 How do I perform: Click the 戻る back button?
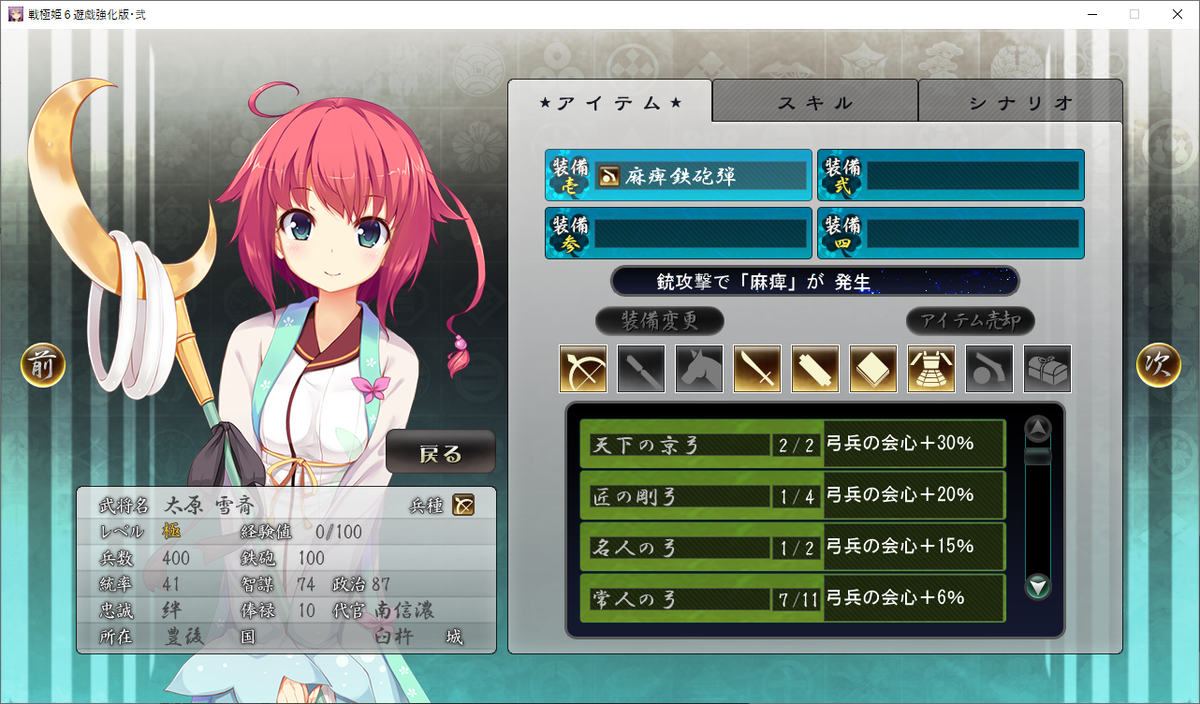click(x=440, y=453)
